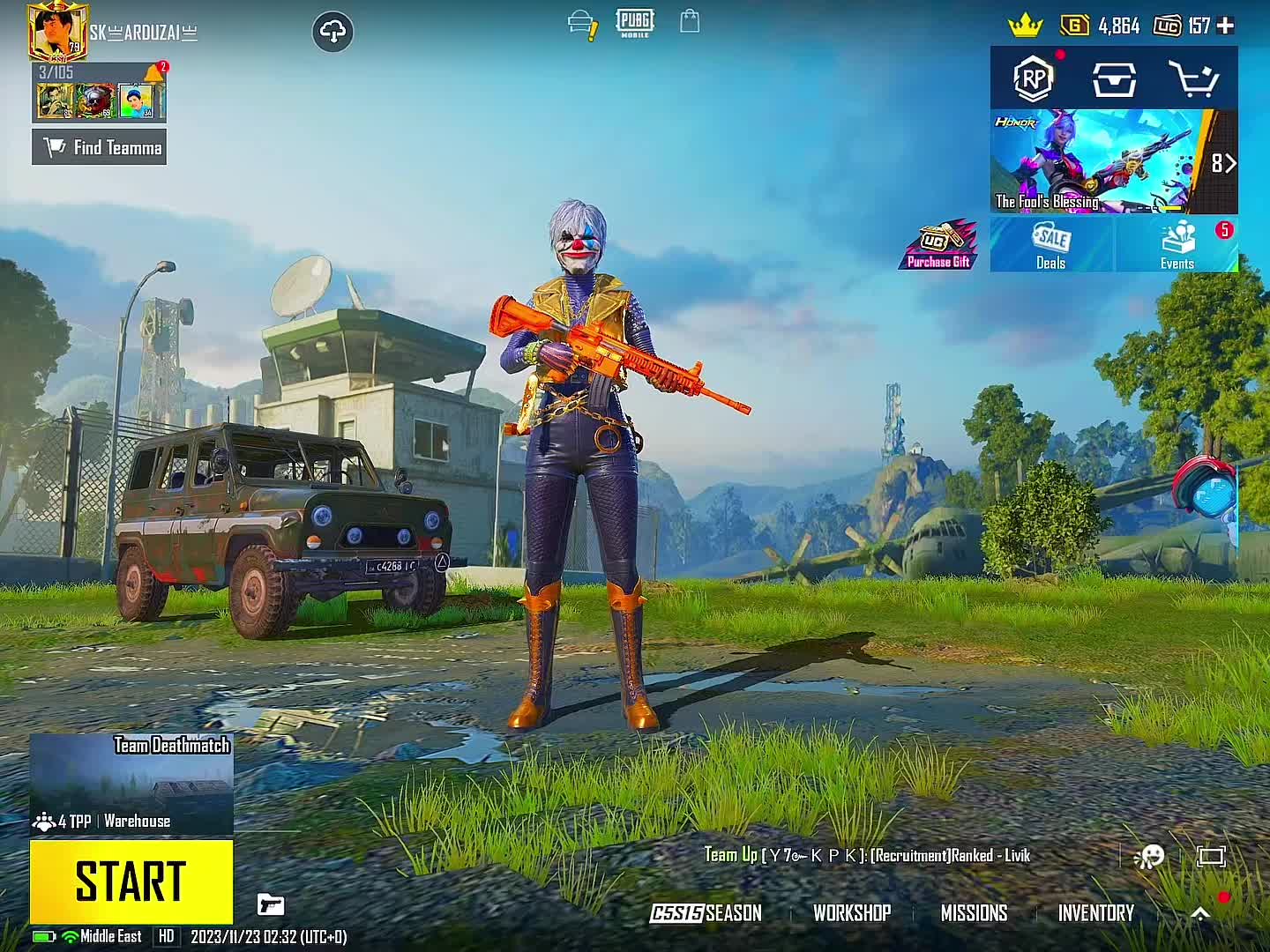
Task: Open the Deals sale page
Action: coord(1051,245)
